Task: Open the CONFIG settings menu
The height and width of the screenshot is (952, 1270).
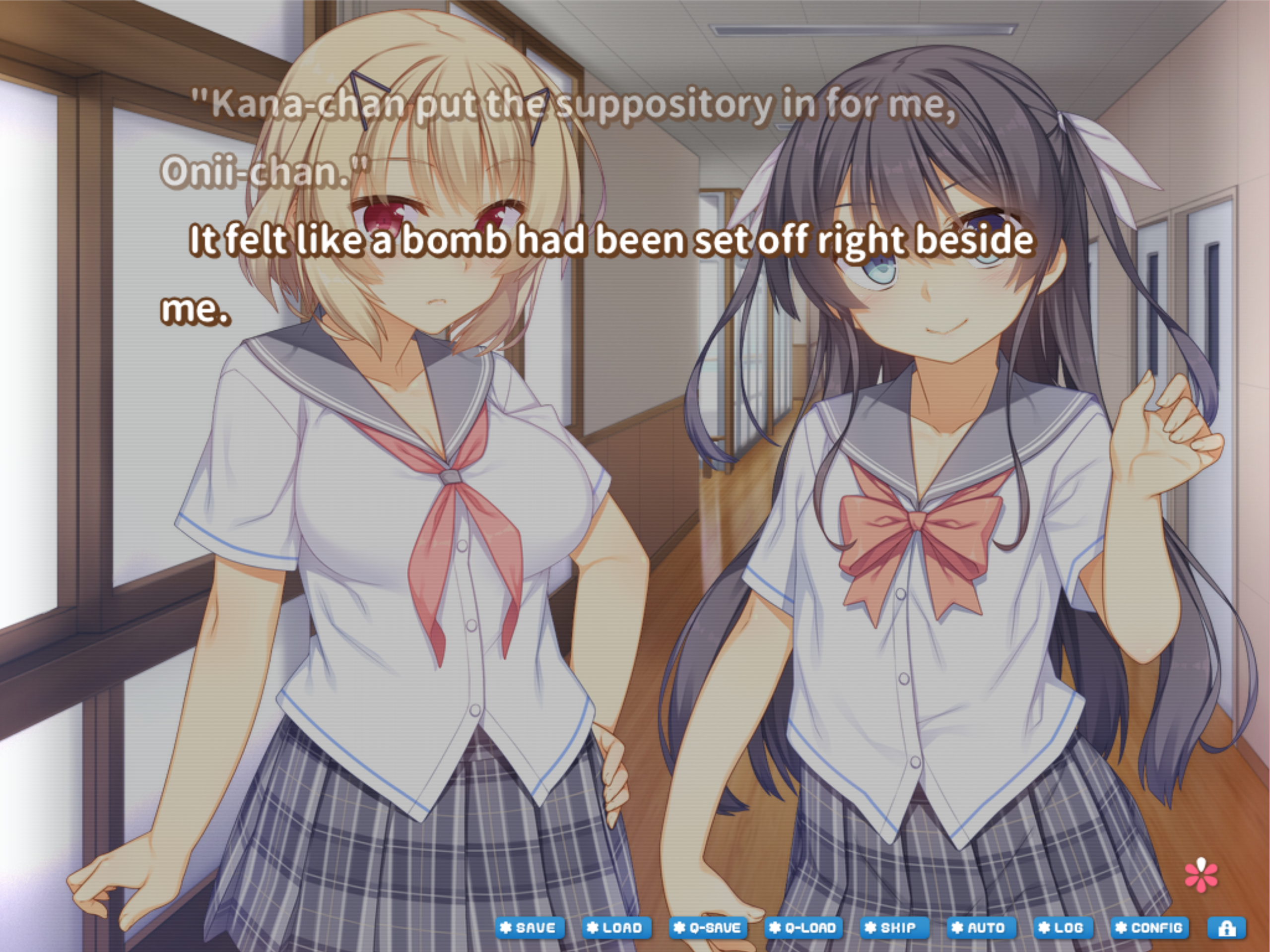Action: click(1150, 926)
